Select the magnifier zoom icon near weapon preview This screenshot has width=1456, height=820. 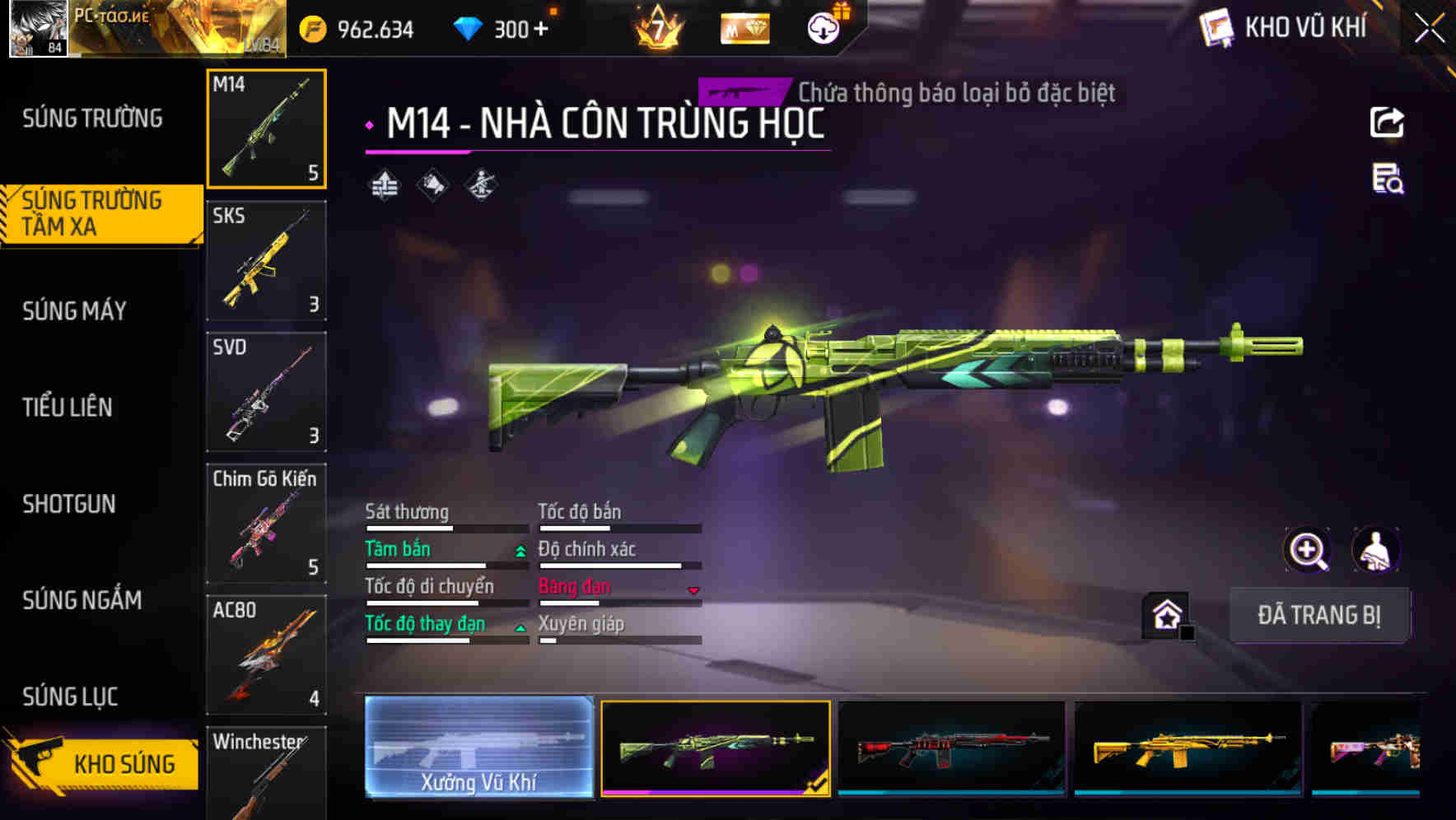pos(1308,550)
